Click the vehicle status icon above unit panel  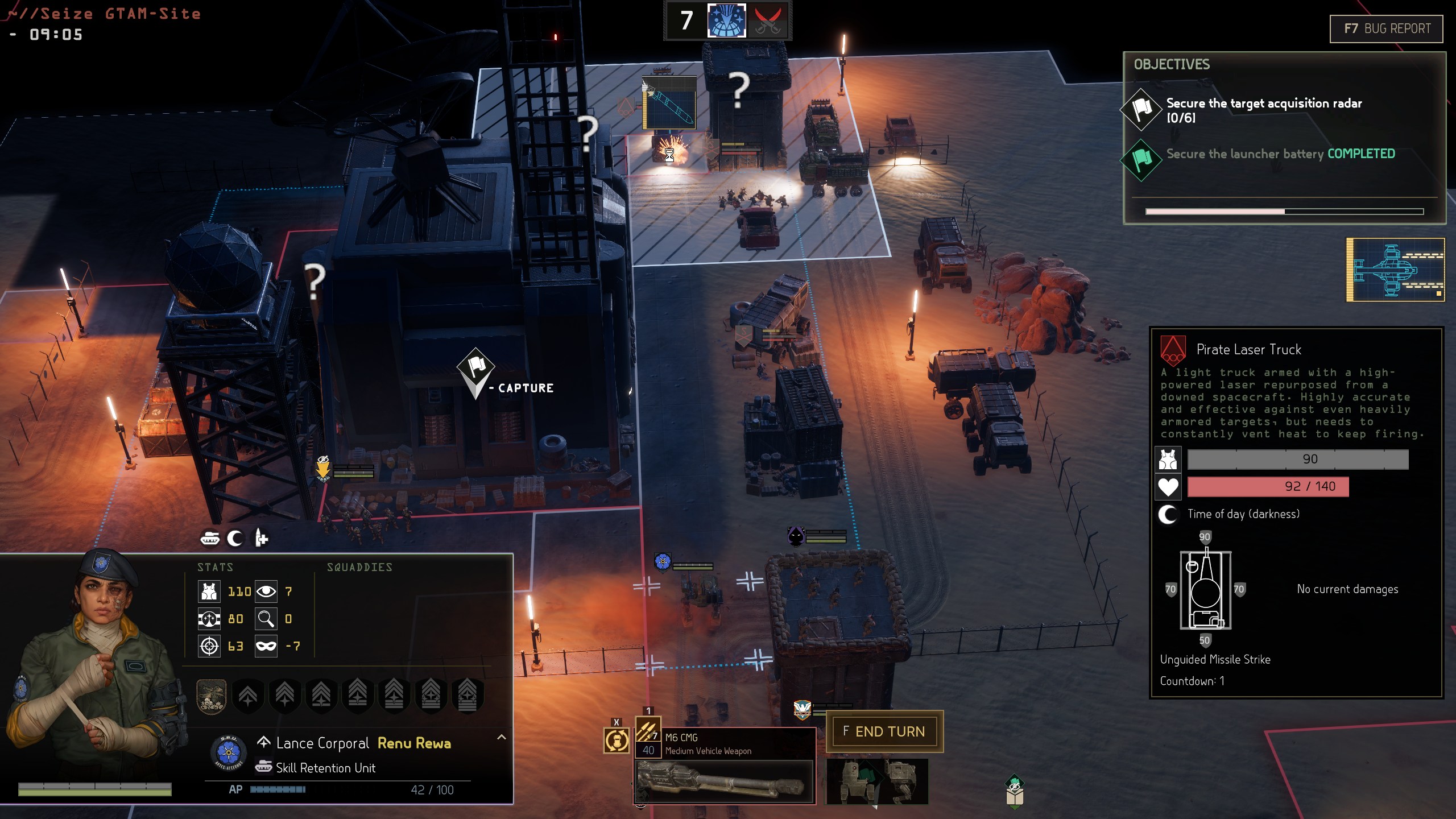click(210, 538)
